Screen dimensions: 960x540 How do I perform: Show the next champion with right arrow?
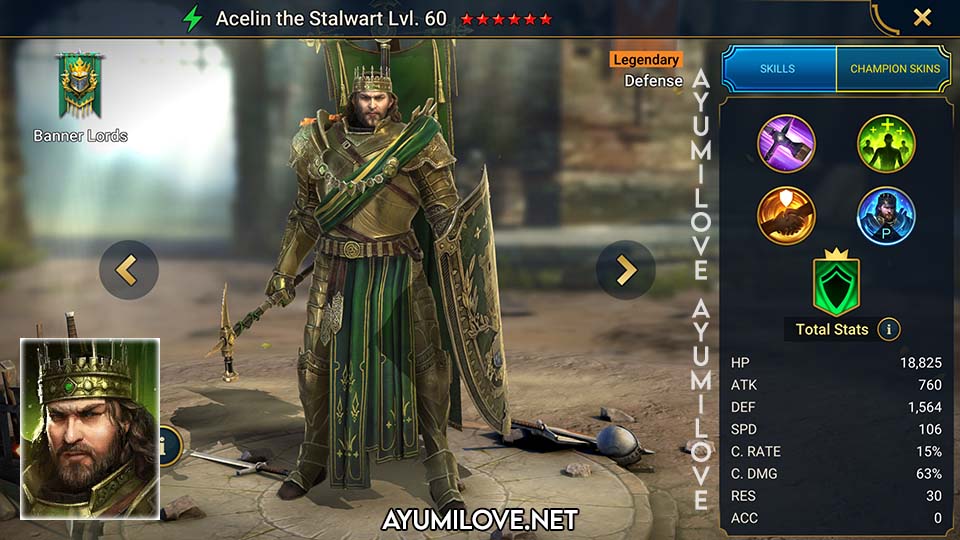[625, 270]
